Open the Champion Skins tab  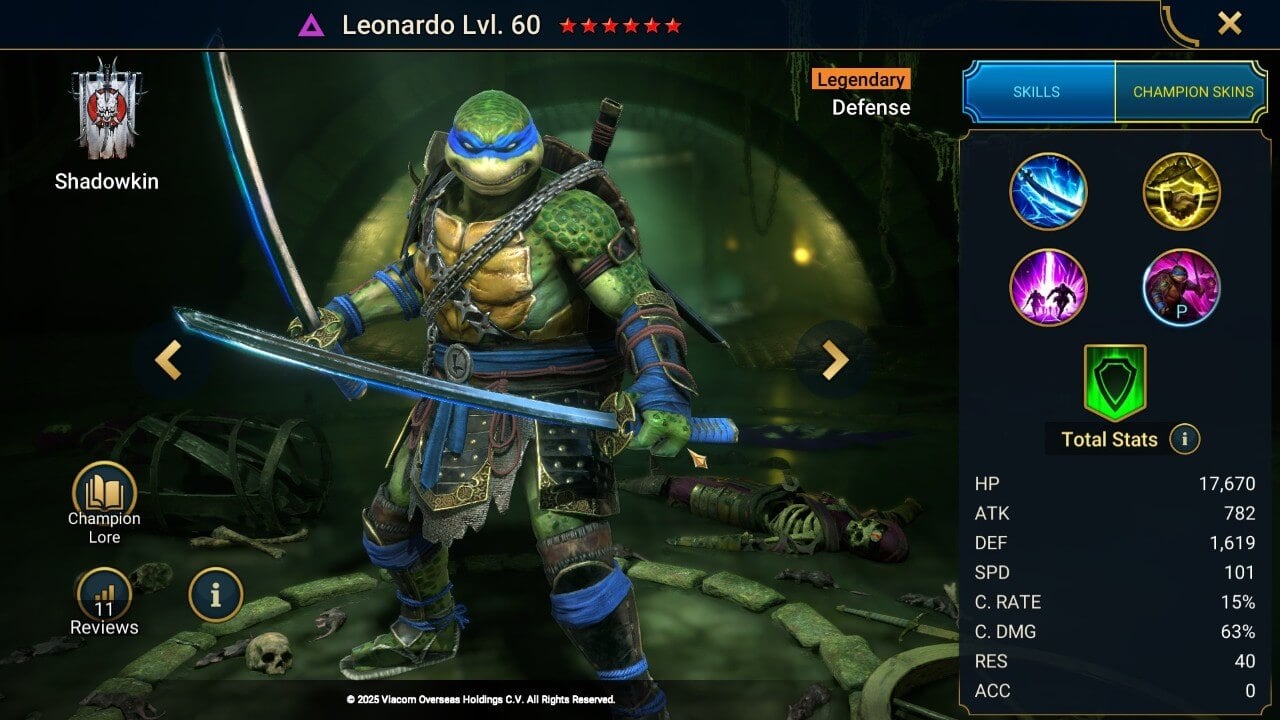[x=1193, y=90]
